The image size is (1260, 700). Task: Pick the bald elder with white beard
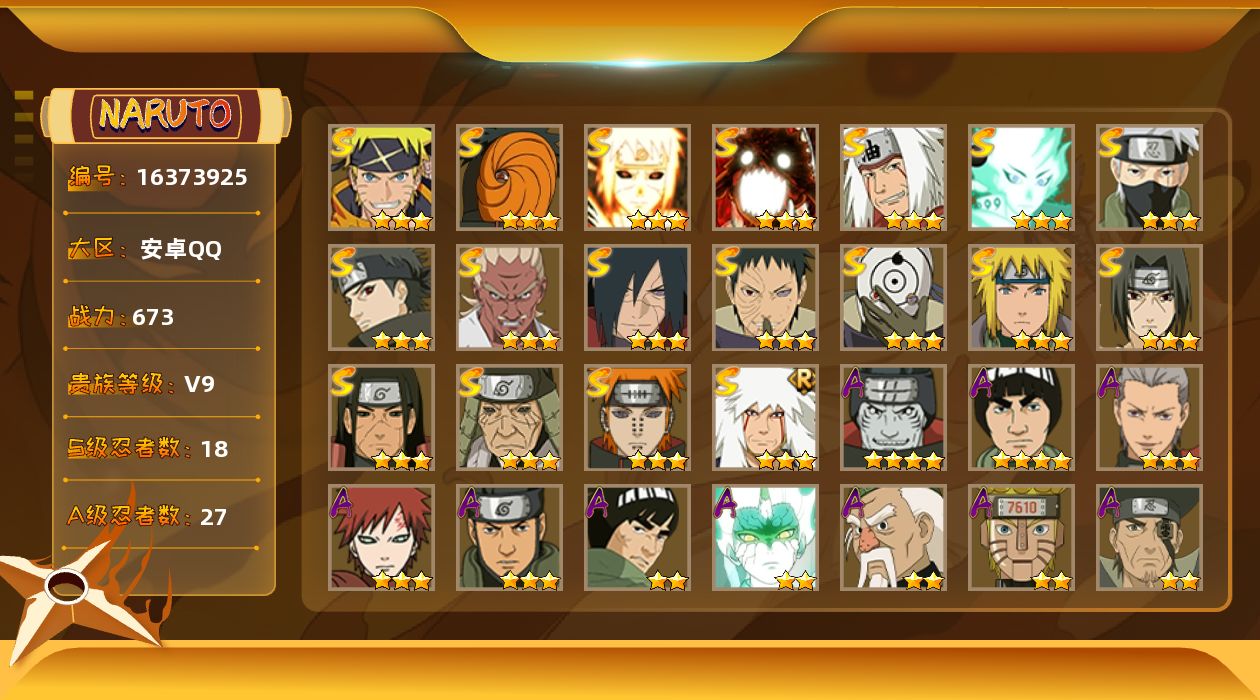[893, 537]
